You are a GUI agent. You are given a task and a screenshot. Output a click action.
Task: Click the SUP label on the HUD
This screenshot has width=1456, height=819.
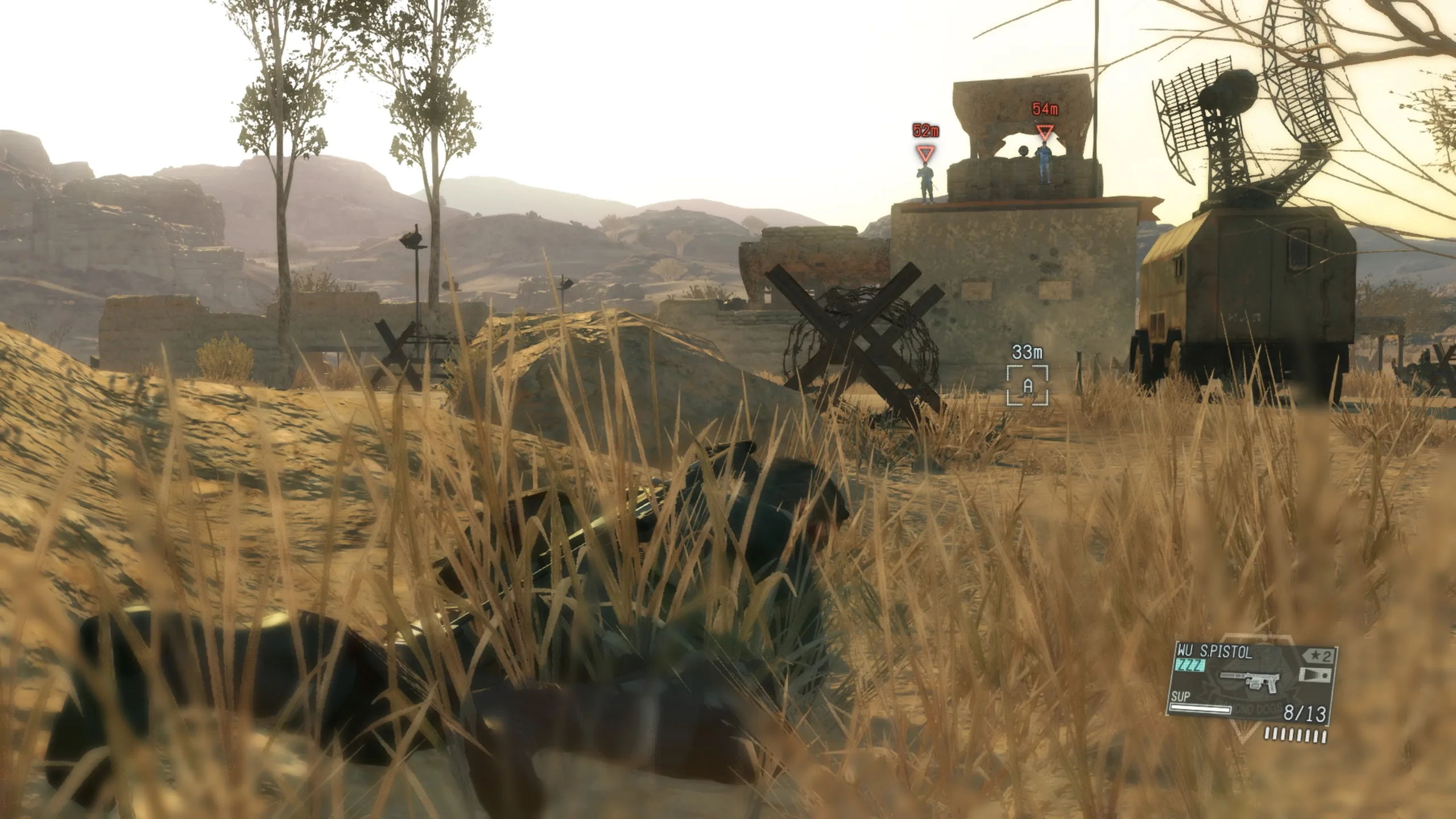point(1181,696)
